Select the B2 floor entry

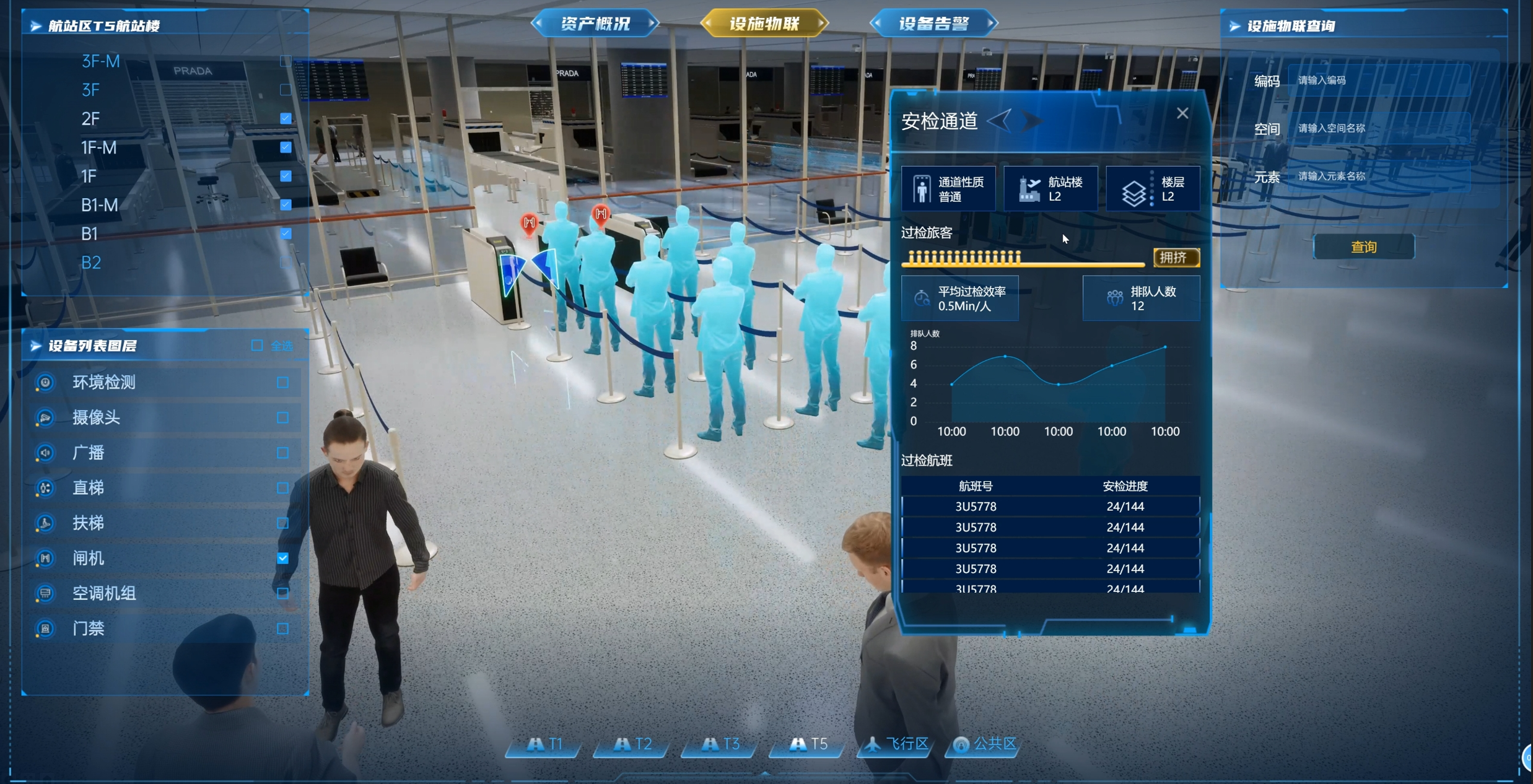(91, 263)
